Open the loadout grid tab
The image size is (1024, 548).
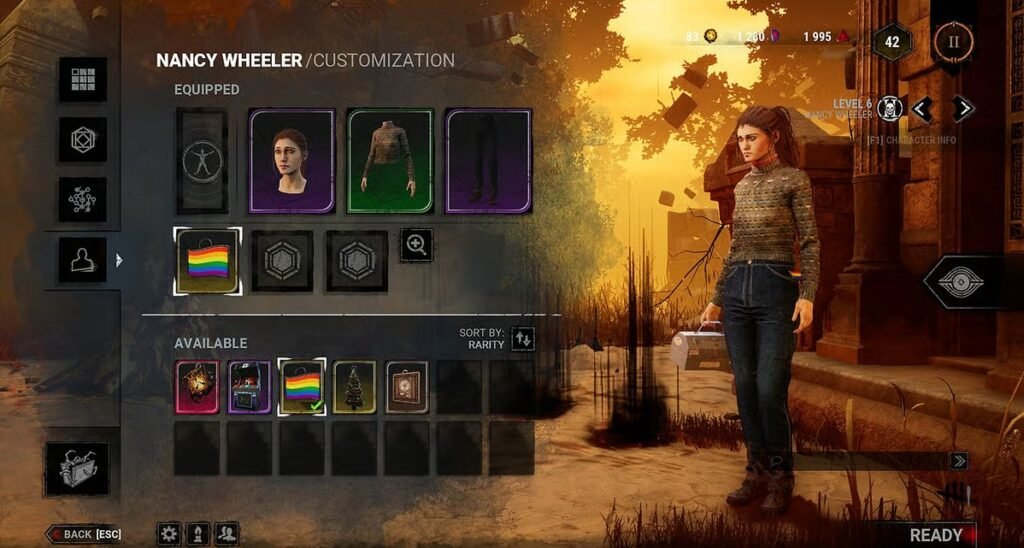(82, 79)
